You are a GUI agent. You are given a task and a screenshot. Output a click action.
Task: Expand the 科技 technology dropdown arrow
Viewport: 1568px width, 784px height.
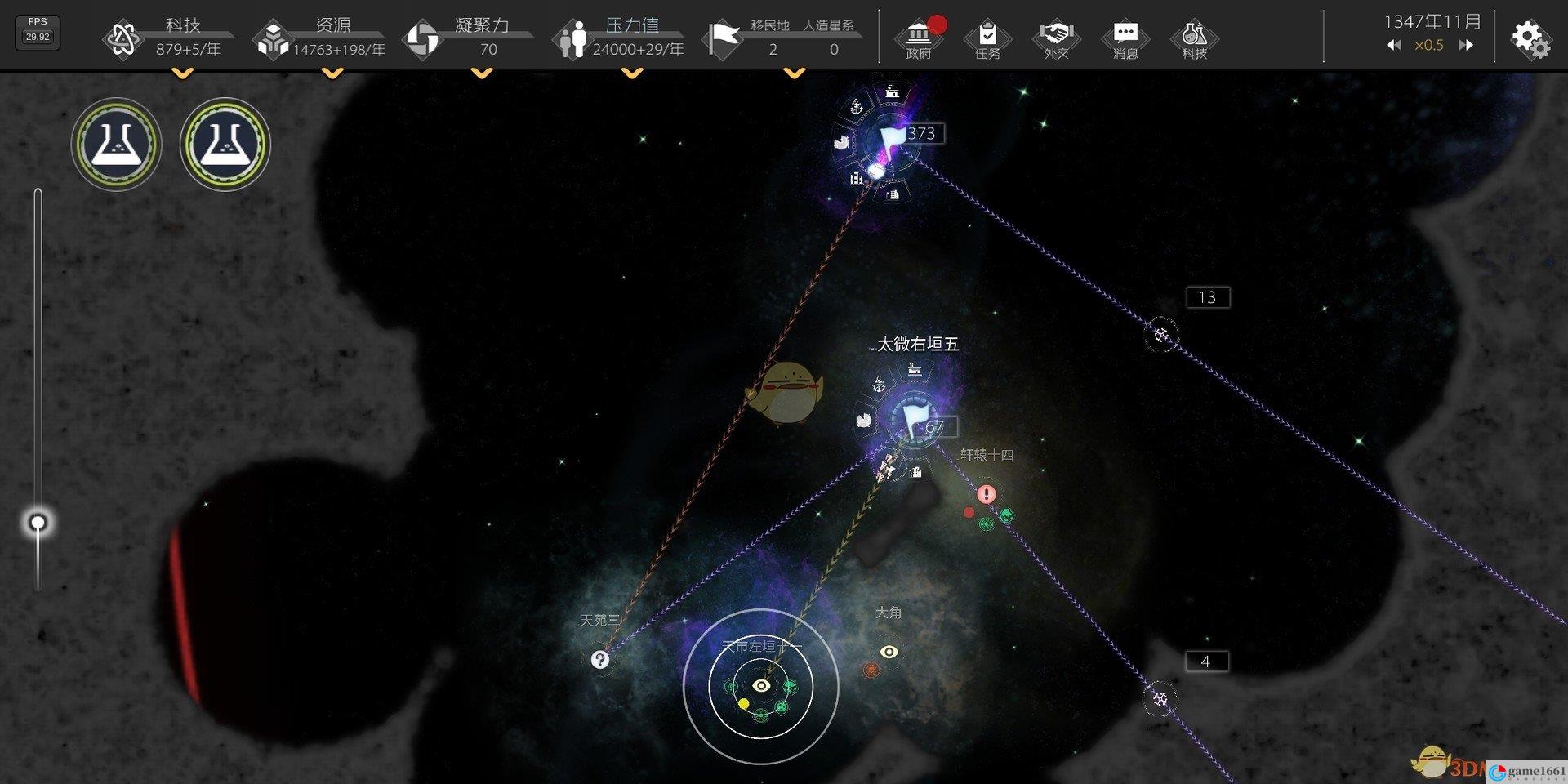click(183, 73)
